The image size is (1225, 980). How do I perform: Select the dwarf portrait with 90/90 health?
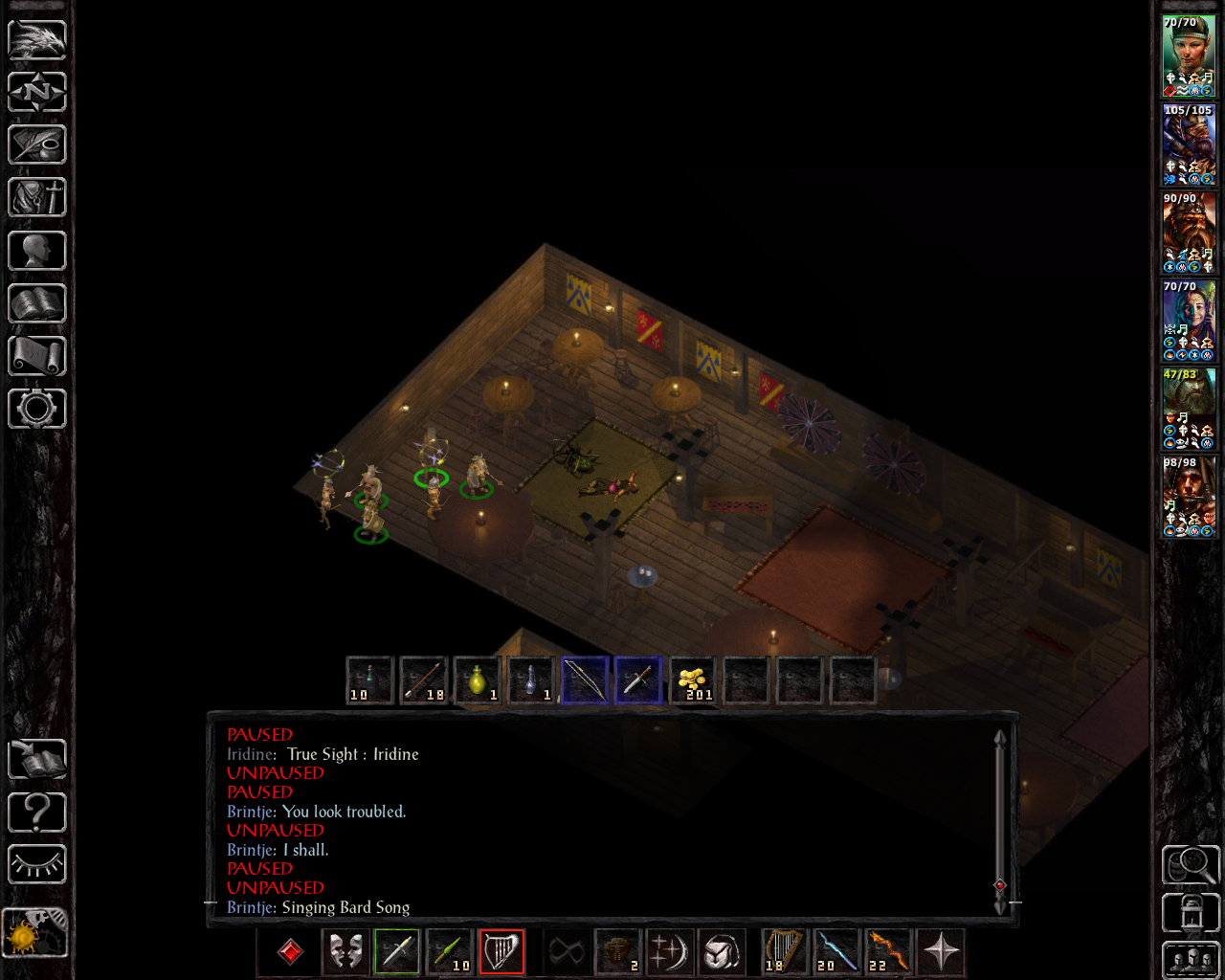point(1189,233)
